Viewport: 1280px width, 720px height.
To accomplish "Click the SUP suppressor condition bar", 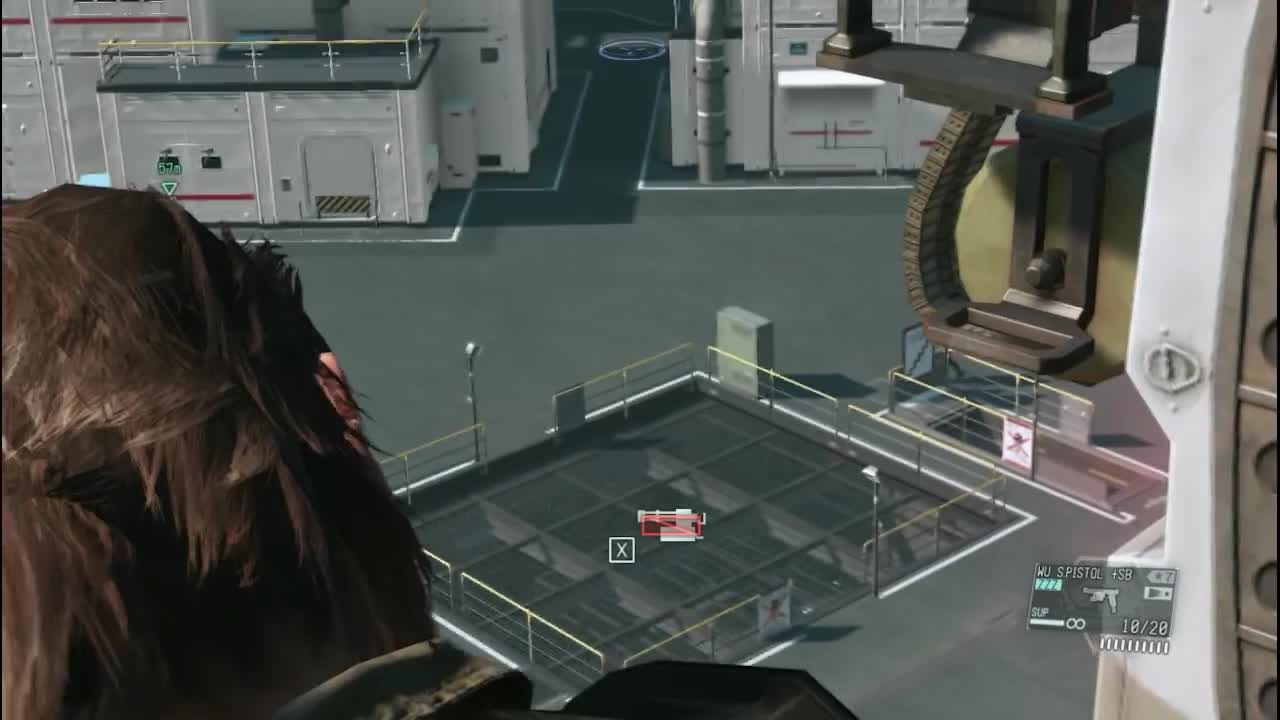I will pos(1045,622).
